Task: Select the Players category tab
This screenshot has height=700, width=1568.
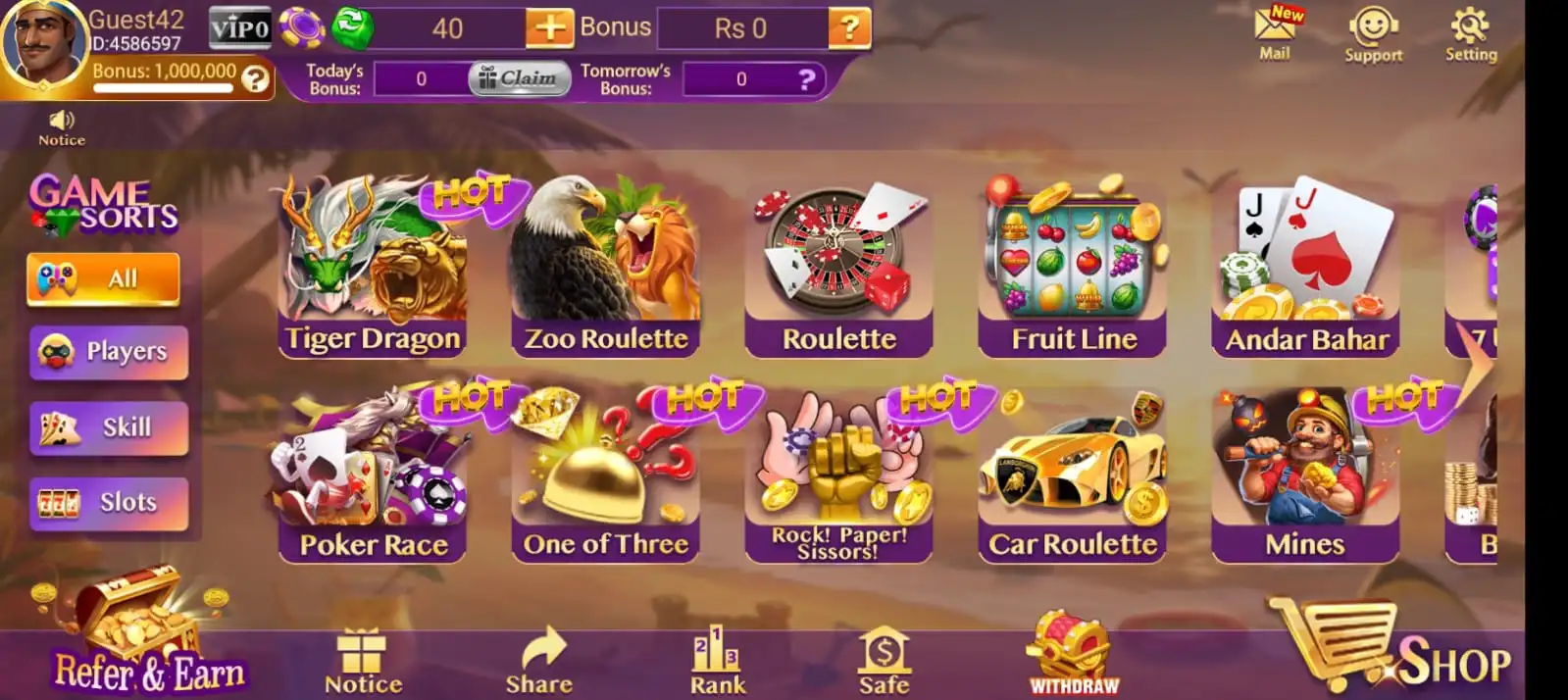Action: pos(109,351)
